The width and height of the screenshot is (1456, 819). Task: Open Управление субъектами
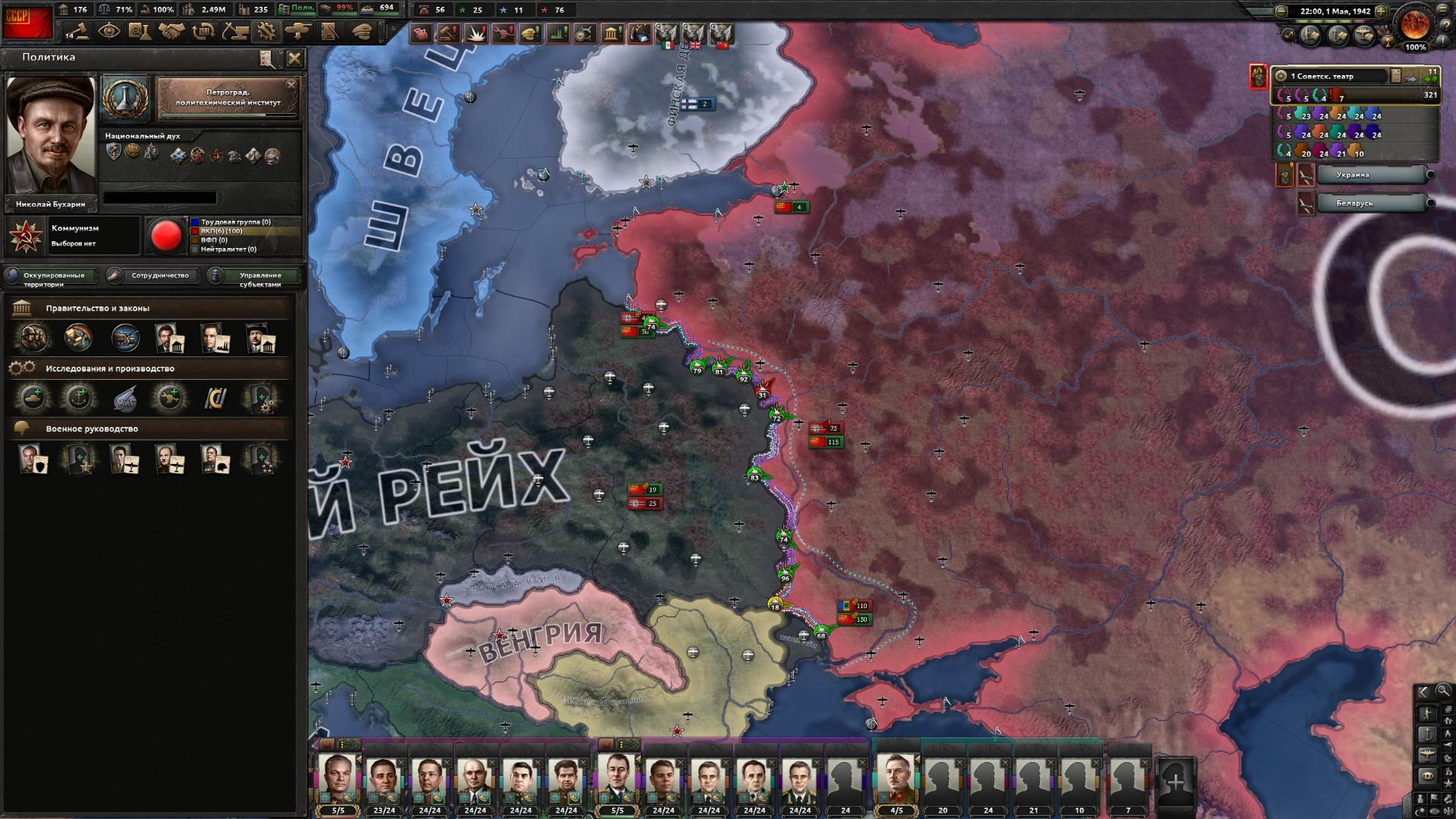[258, 277]
